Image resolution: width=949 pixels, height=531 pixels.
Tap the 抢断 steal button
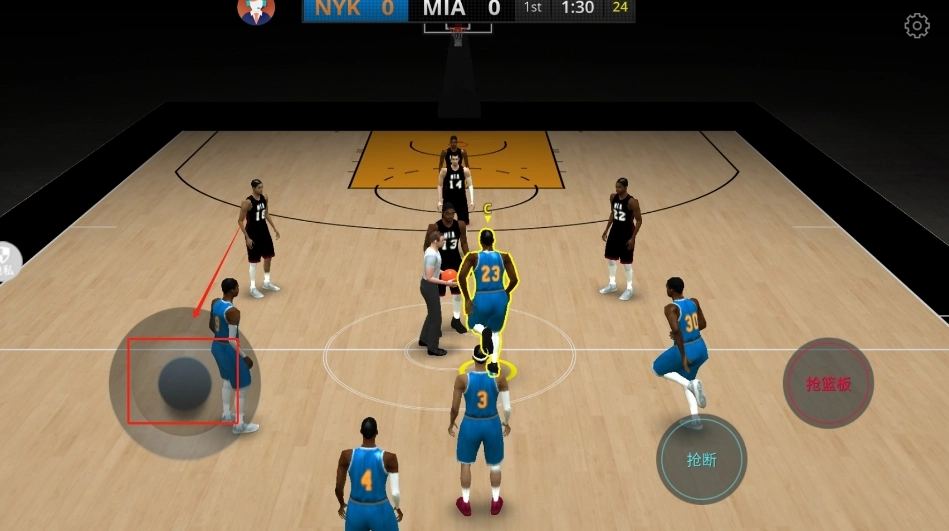tap(701, 460)
